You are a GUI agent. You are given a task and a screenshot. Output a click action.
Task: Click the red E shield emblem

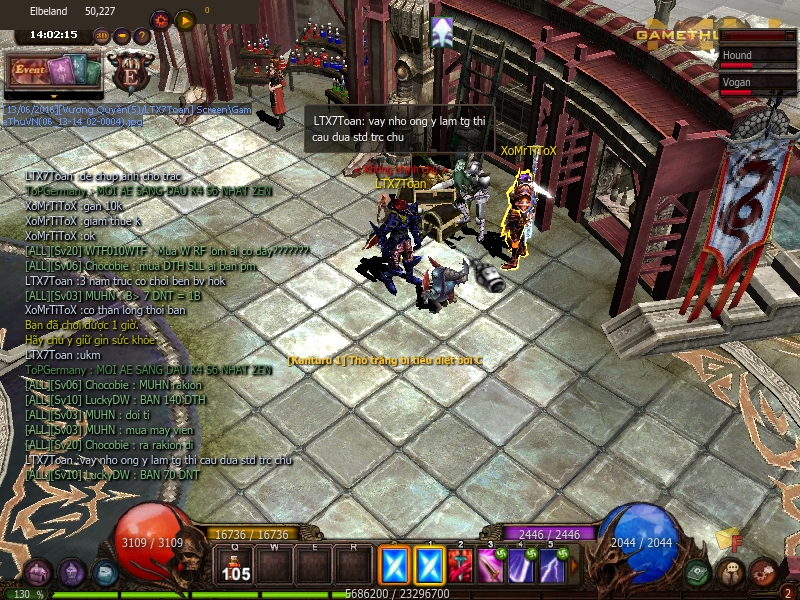(x=129, y=73)
